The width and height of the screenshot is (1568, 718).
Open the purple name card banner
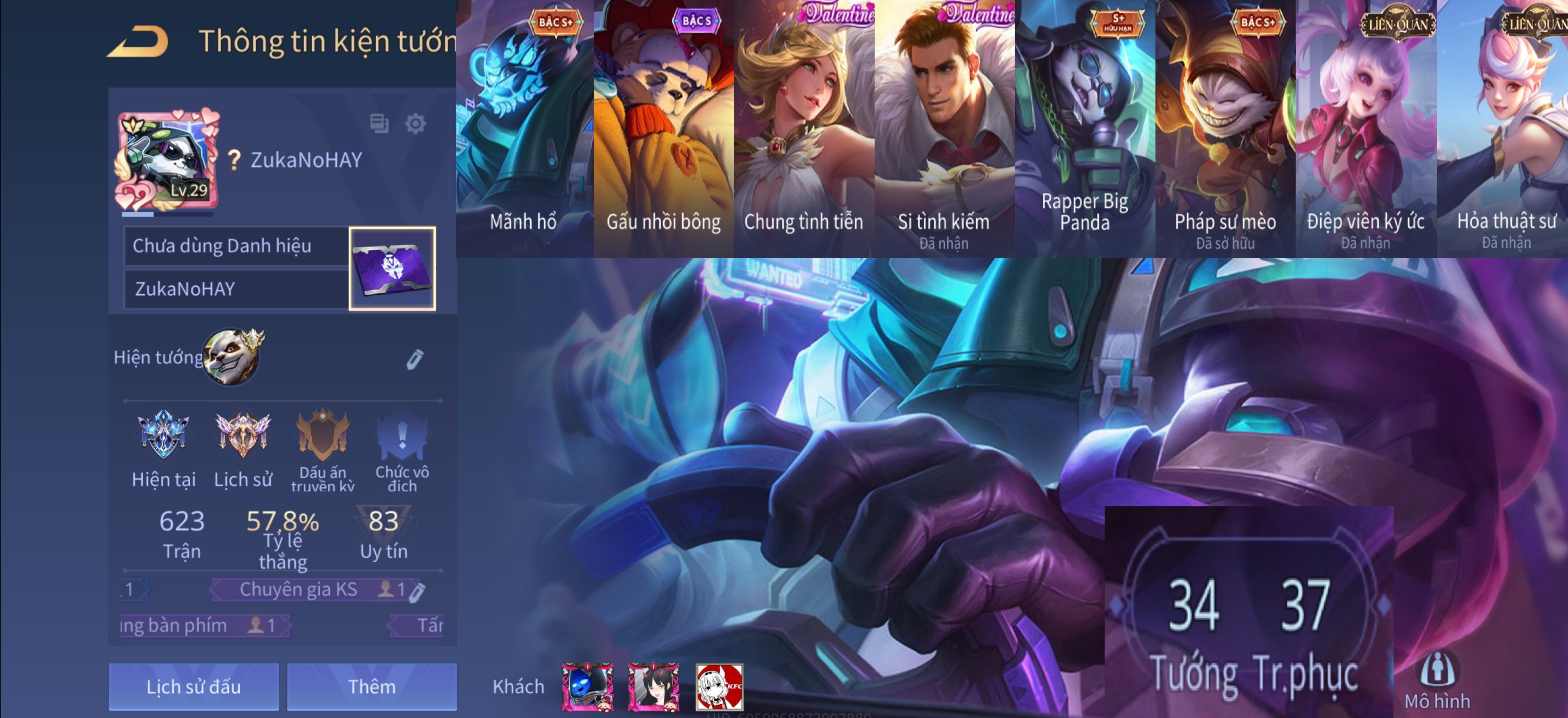(x=392, y=268)
